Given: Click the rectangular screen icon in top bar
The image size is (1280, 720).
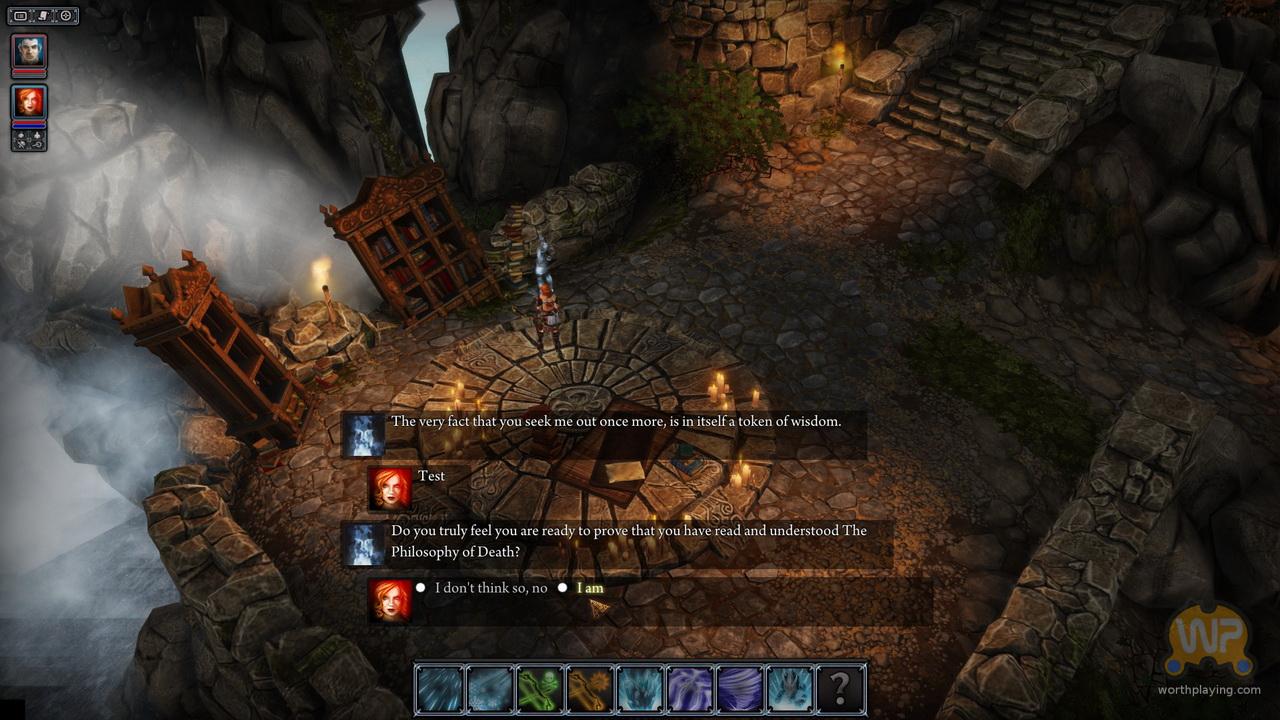Looking at the screenshot, I should coord(20,16).
